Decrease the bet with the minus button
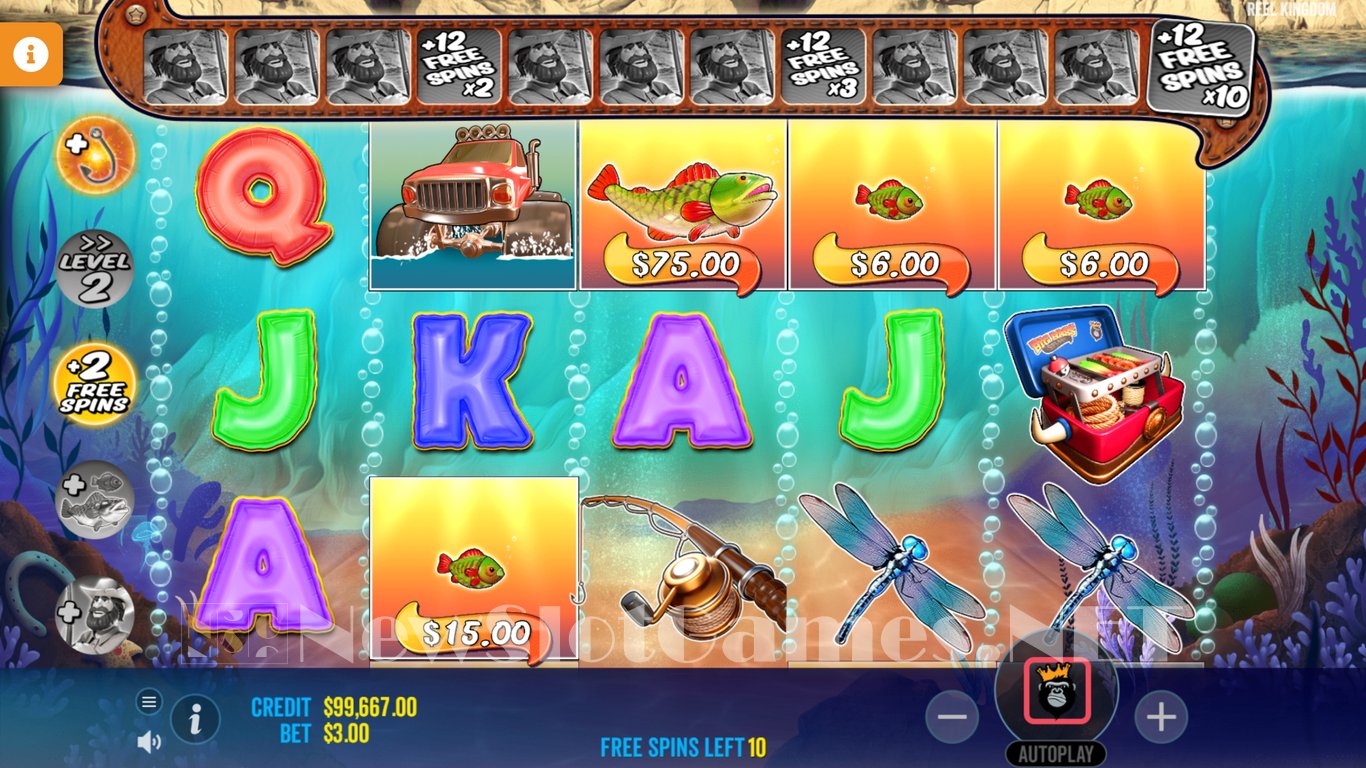 click(953, 717)
